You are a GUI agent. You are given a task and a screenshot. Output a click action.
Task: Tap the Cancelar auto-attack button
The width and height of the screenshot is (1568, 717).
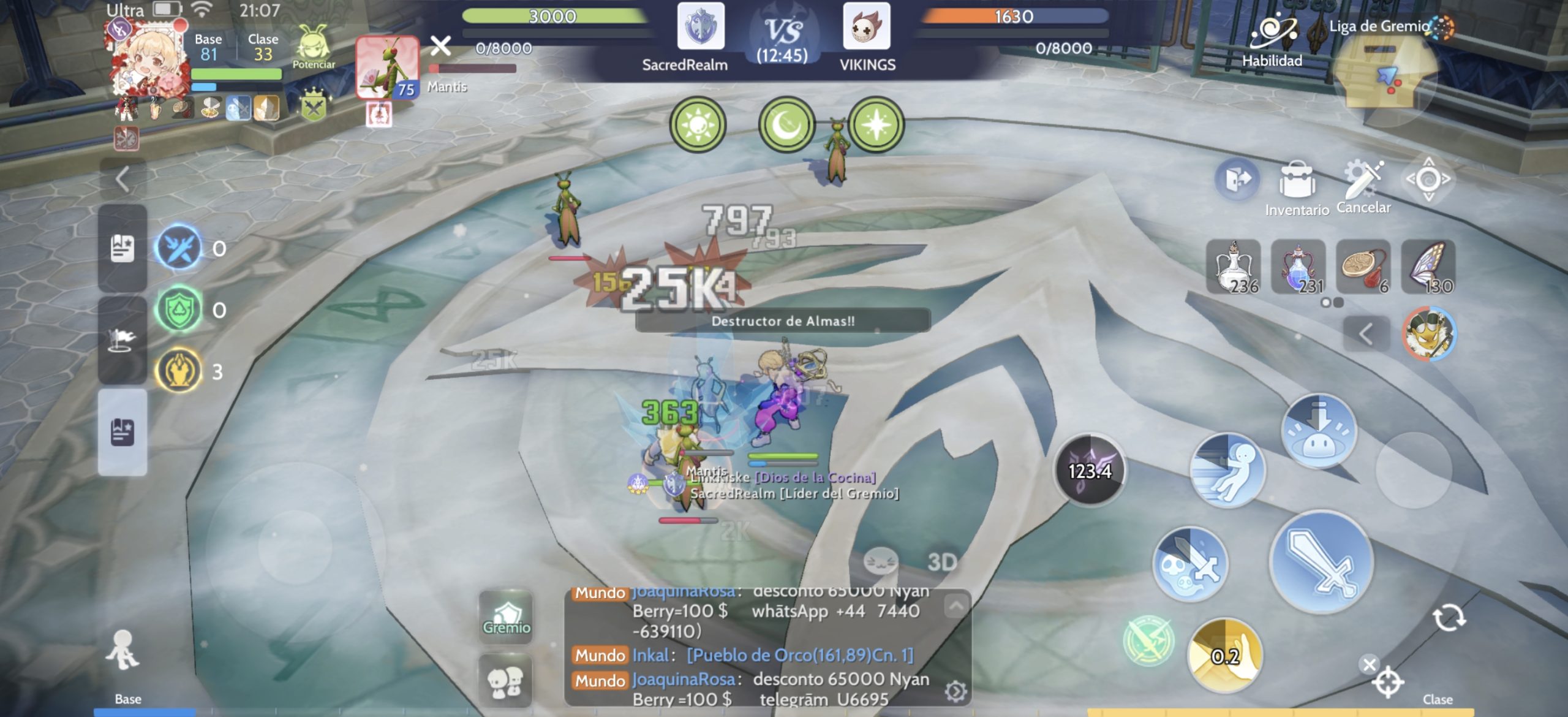pos(1363,184)
